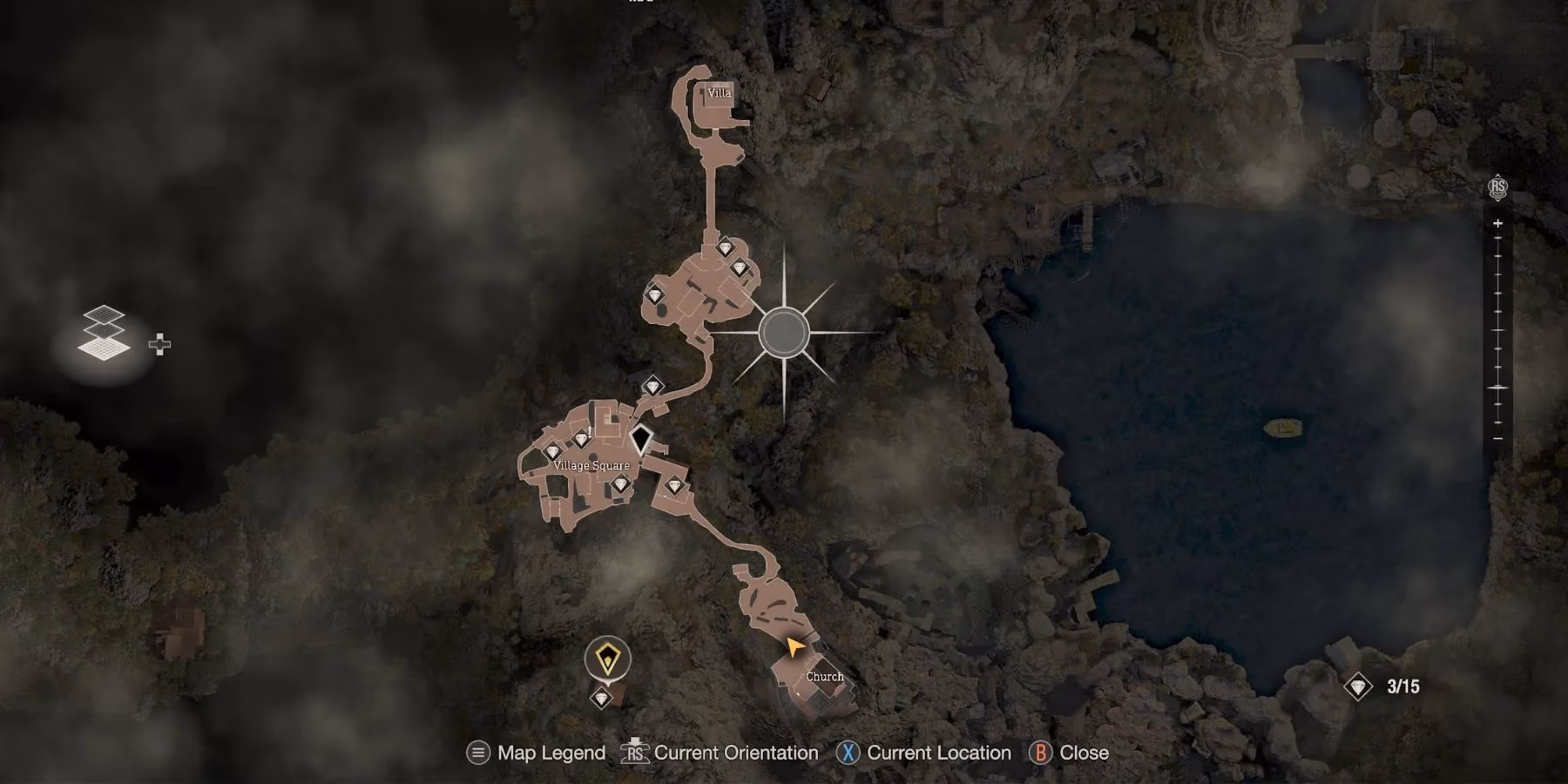Select the Village Square label
Viewport: 1568px width, 784px height.
591,466
